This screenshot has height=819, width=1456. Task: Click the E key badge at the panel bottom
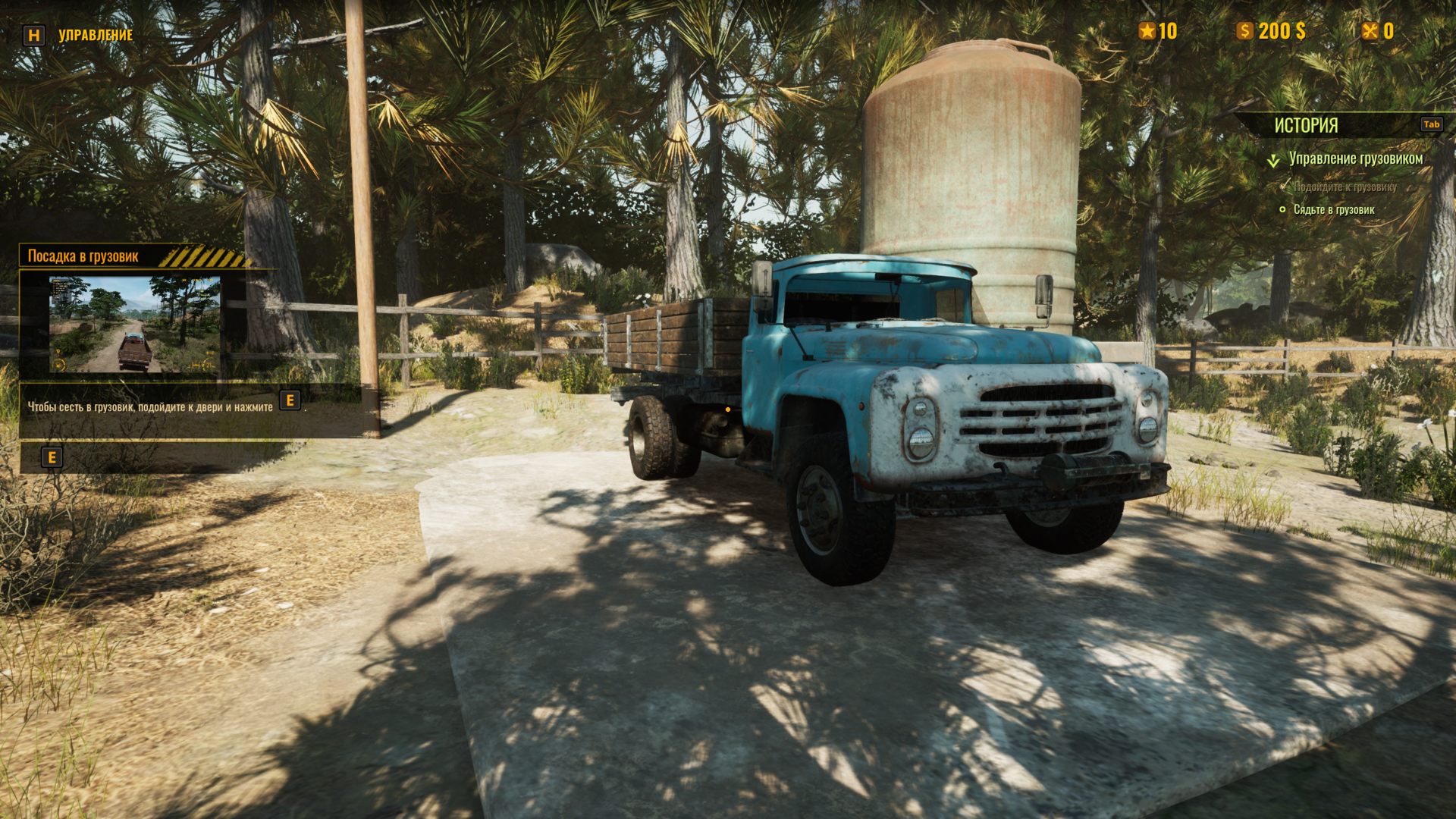pos(52,457)
